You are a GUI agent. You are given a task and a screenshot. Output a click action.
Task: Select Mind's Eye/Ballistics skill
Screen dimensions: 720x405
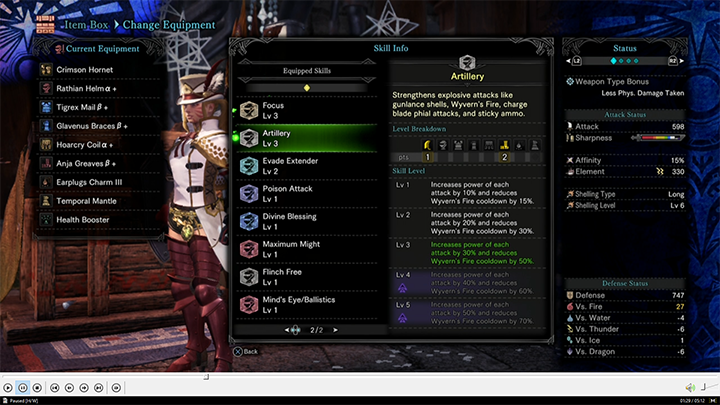click(x=300, y=304)
